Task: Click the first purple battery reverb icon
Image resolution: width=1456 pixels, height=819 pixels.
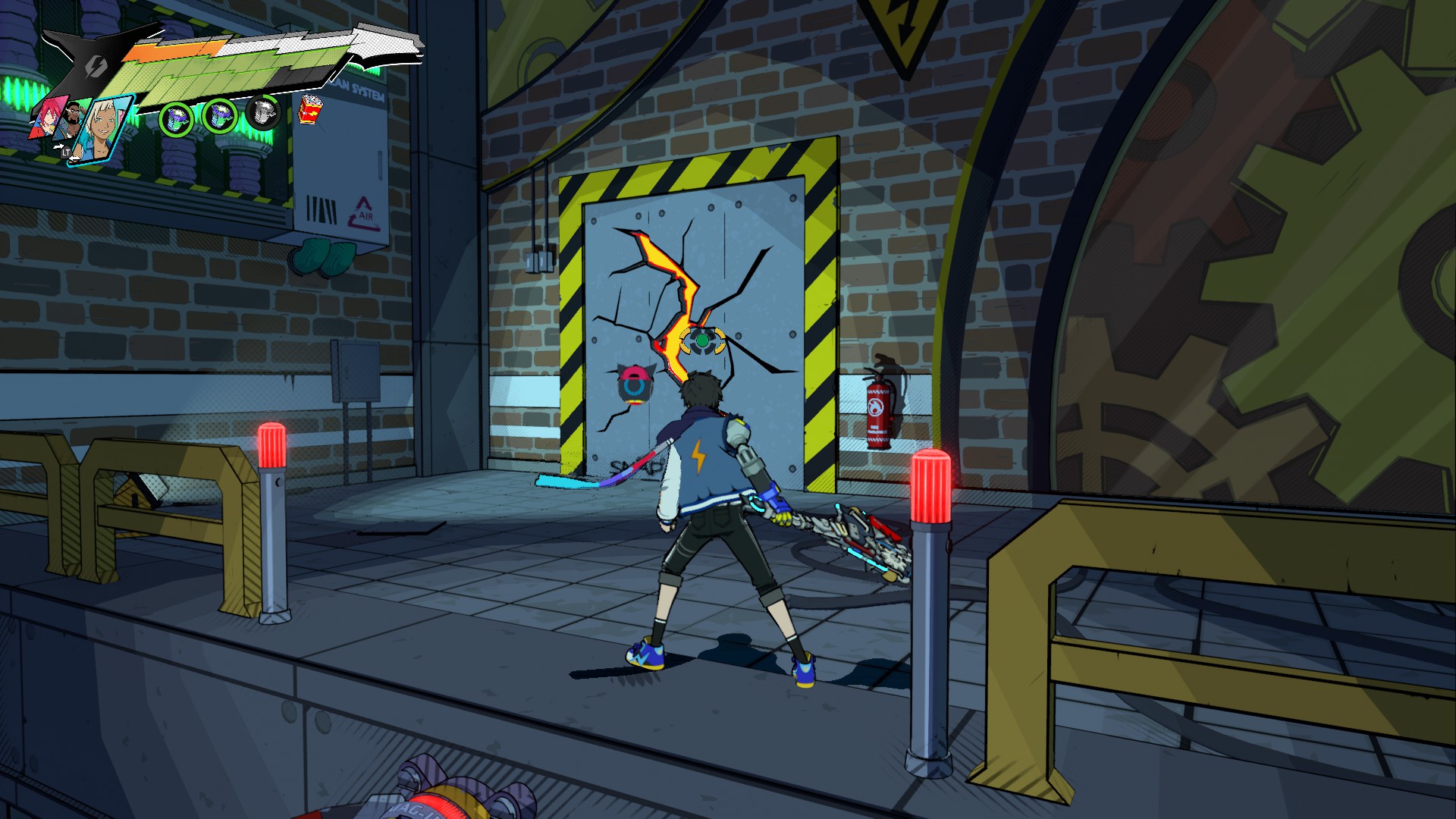Action: coord(175,118)
